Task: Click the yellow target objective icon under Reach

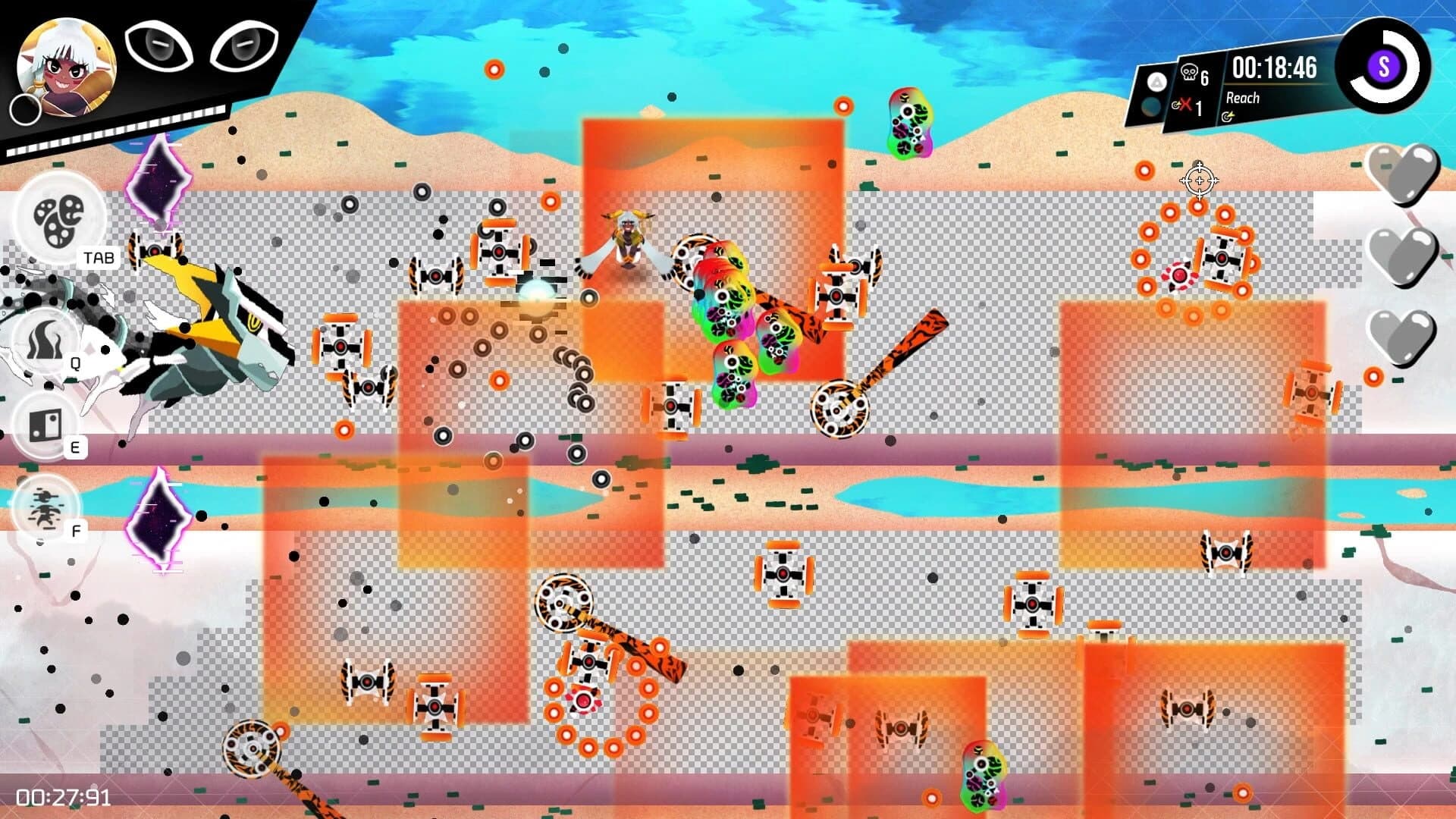Action: [1229, 115]
